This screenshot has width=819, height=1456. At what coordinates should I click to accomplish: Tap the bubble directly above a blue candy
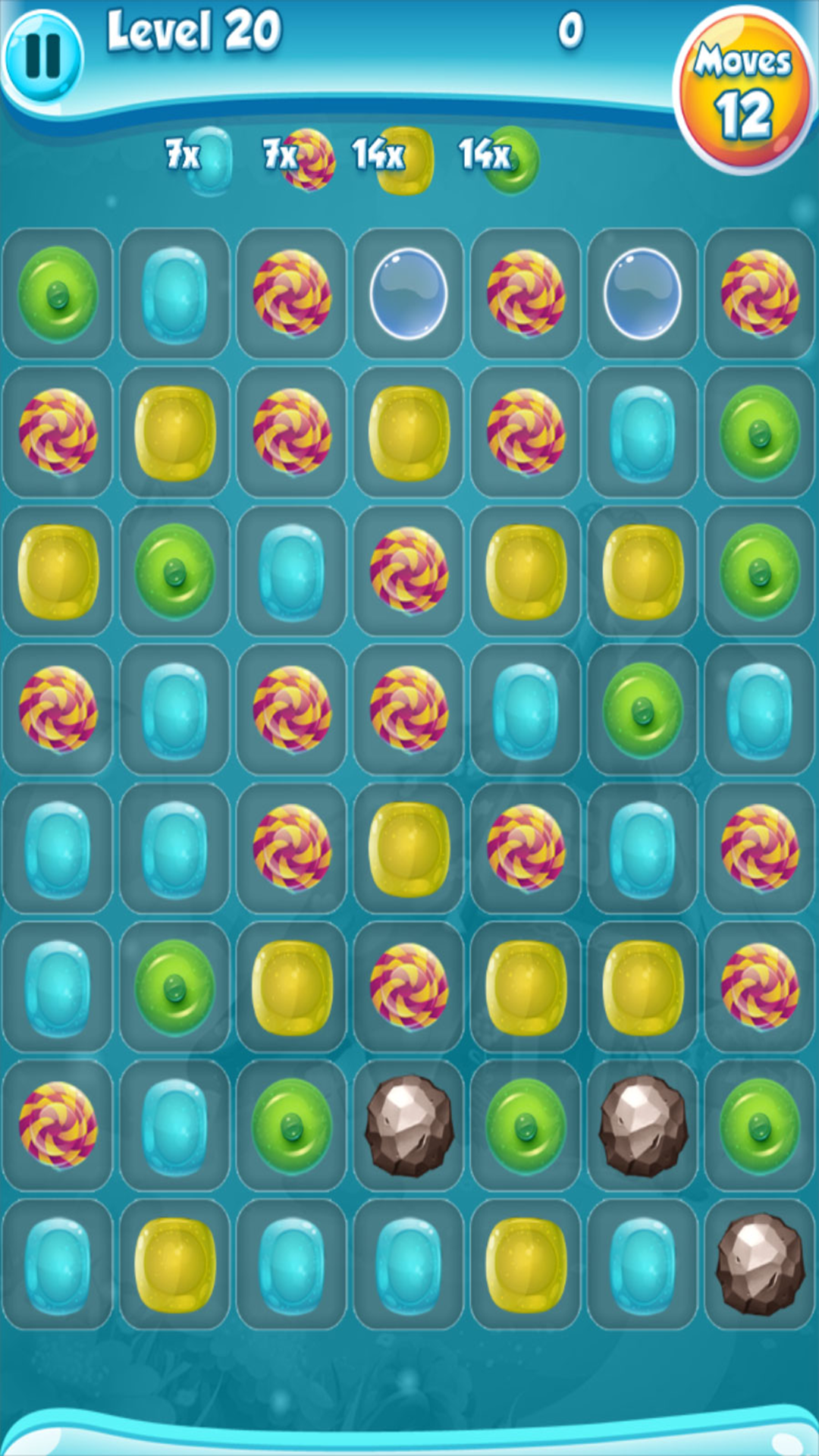pyautogui.click(x=642, y=293)
